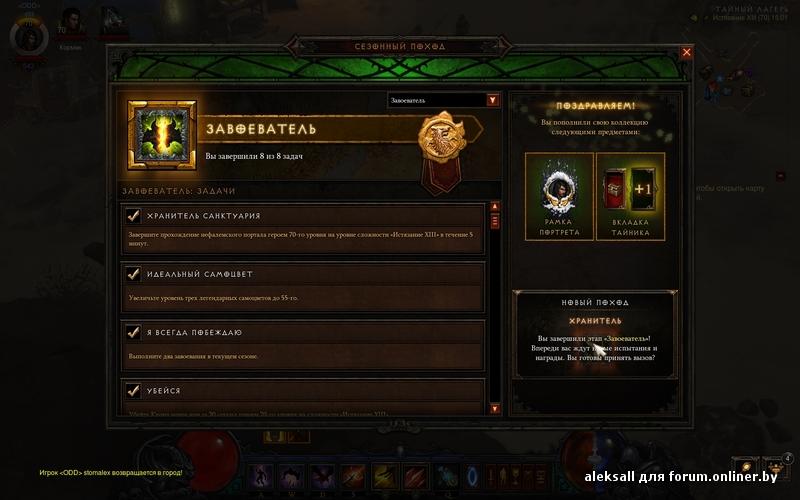The width and height of the screenshot is (800, 500).
Task: View the Вкладка тайника reward
Action: pos(630,196)
